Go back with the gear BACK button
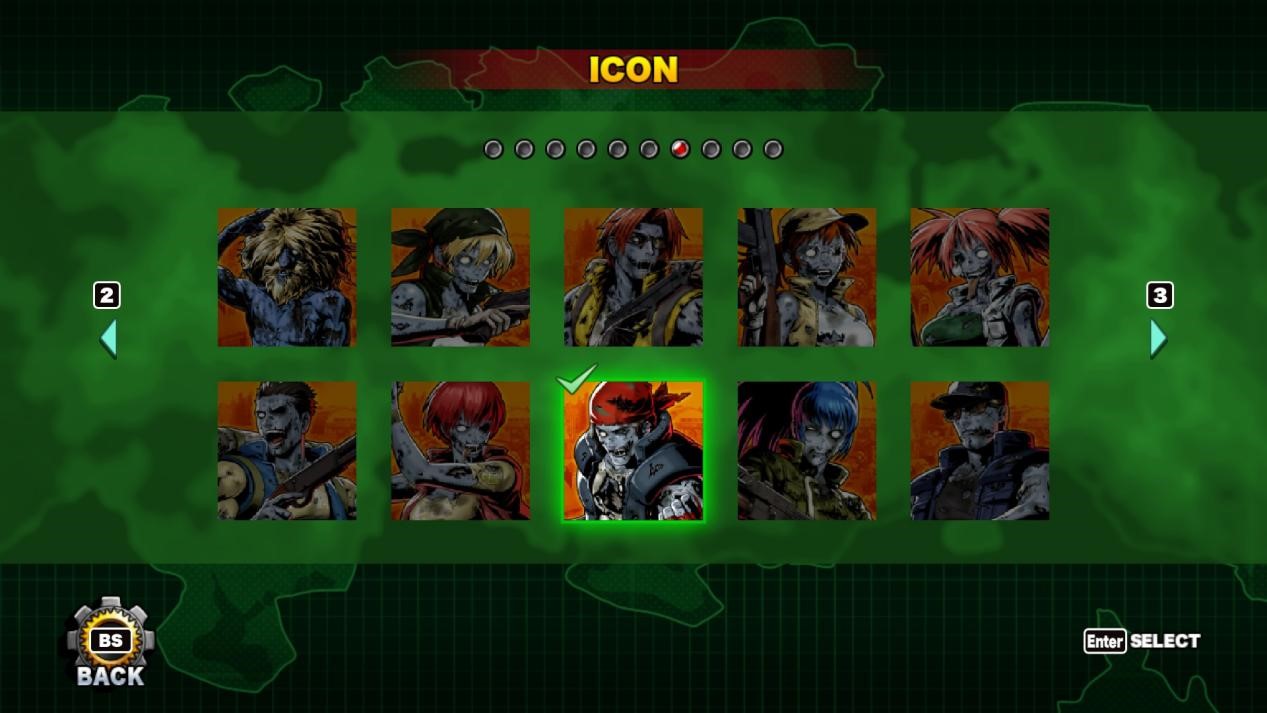 [111, 645]
